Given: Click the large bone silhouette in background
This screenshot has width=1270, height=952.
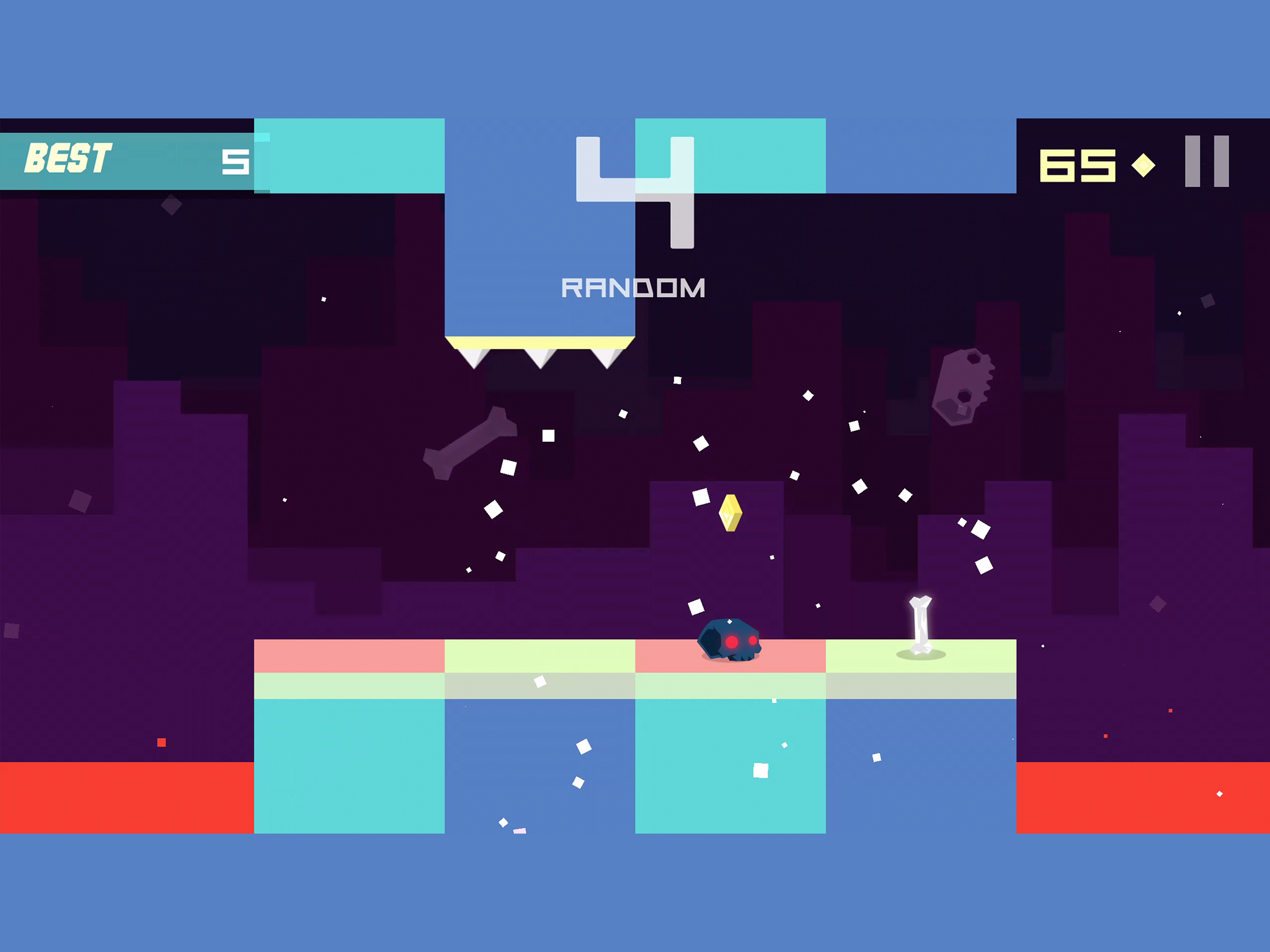Looking at the screenshot, I should point(468,443).
